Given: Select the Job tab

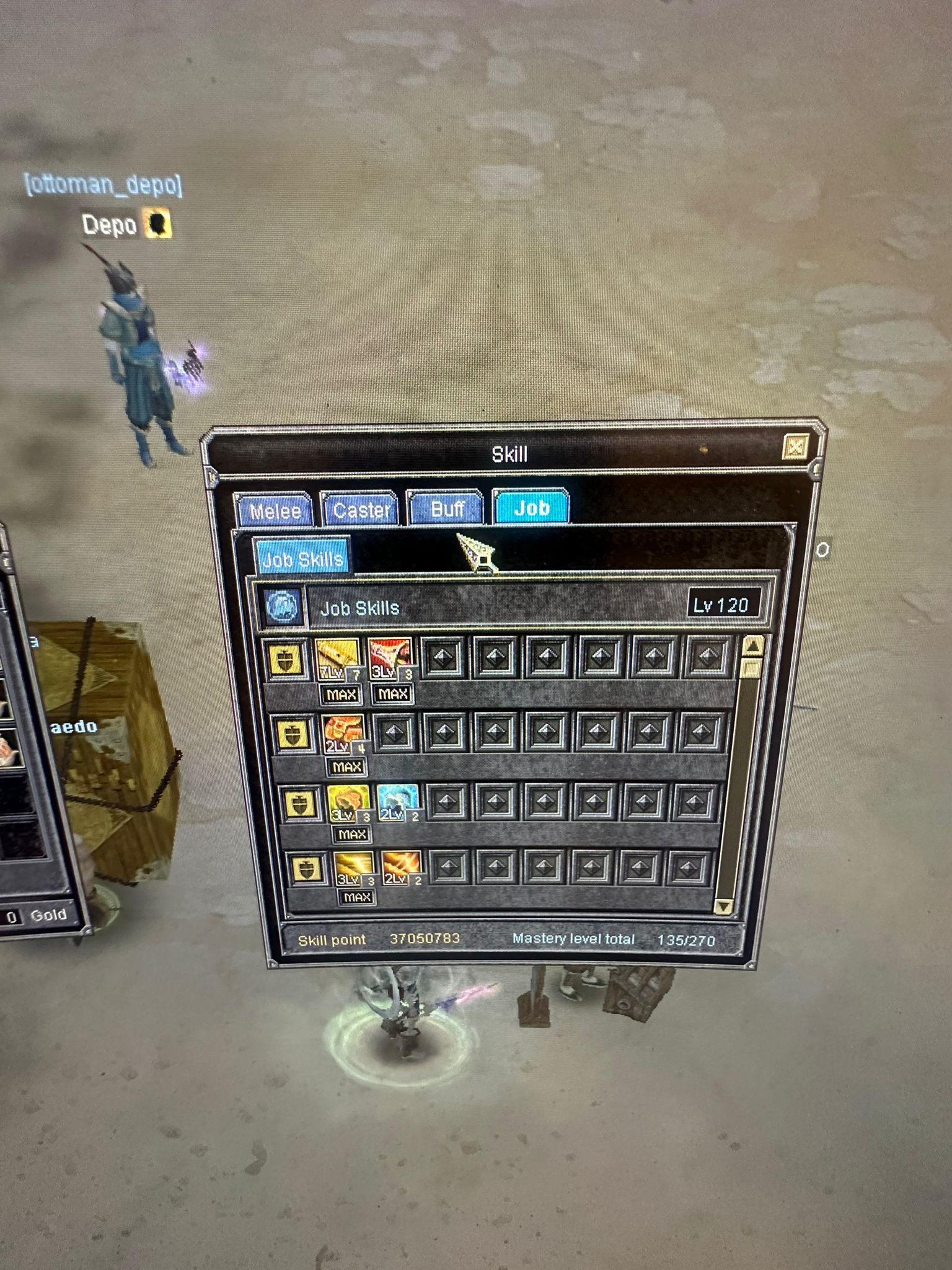Looking at the screenshot, I should pos(531,508).
